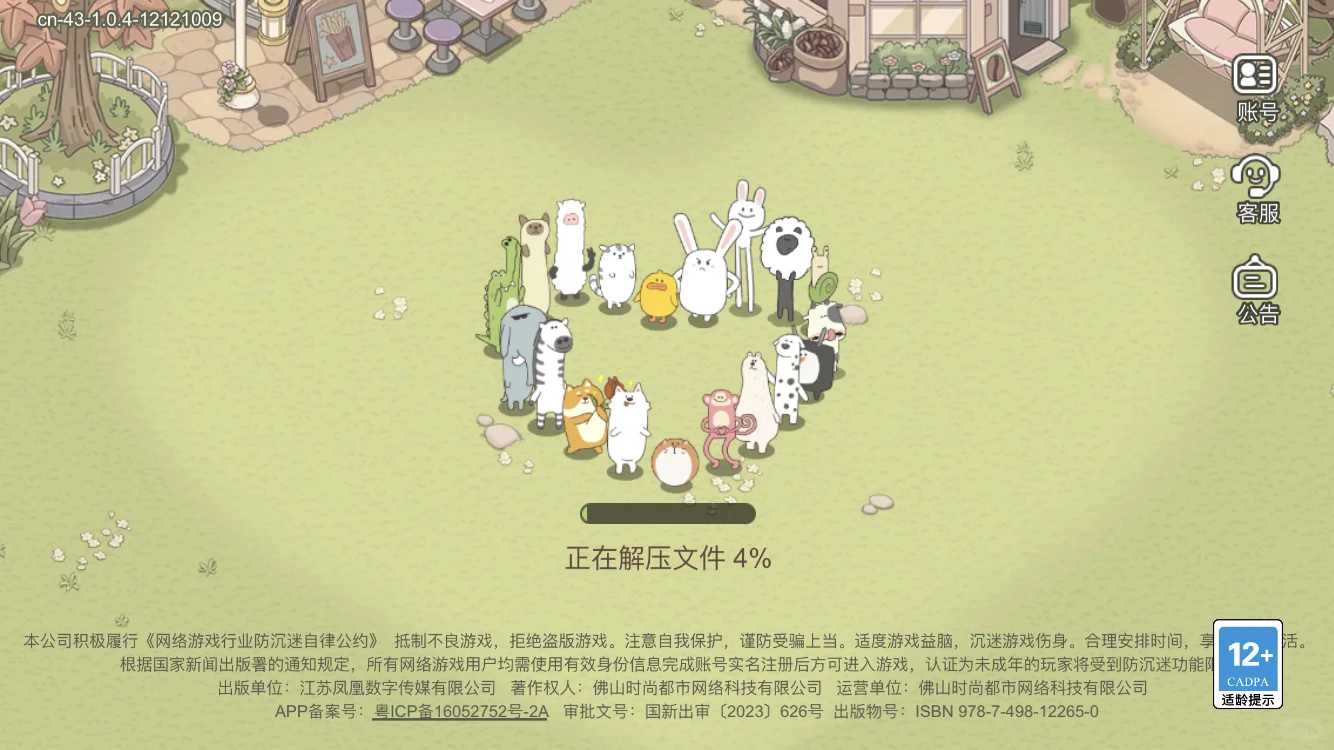This screenshot has height=750, width=1334.
Task: Tap the 正在解压文件 4% loading text
Action: [667, 558]
